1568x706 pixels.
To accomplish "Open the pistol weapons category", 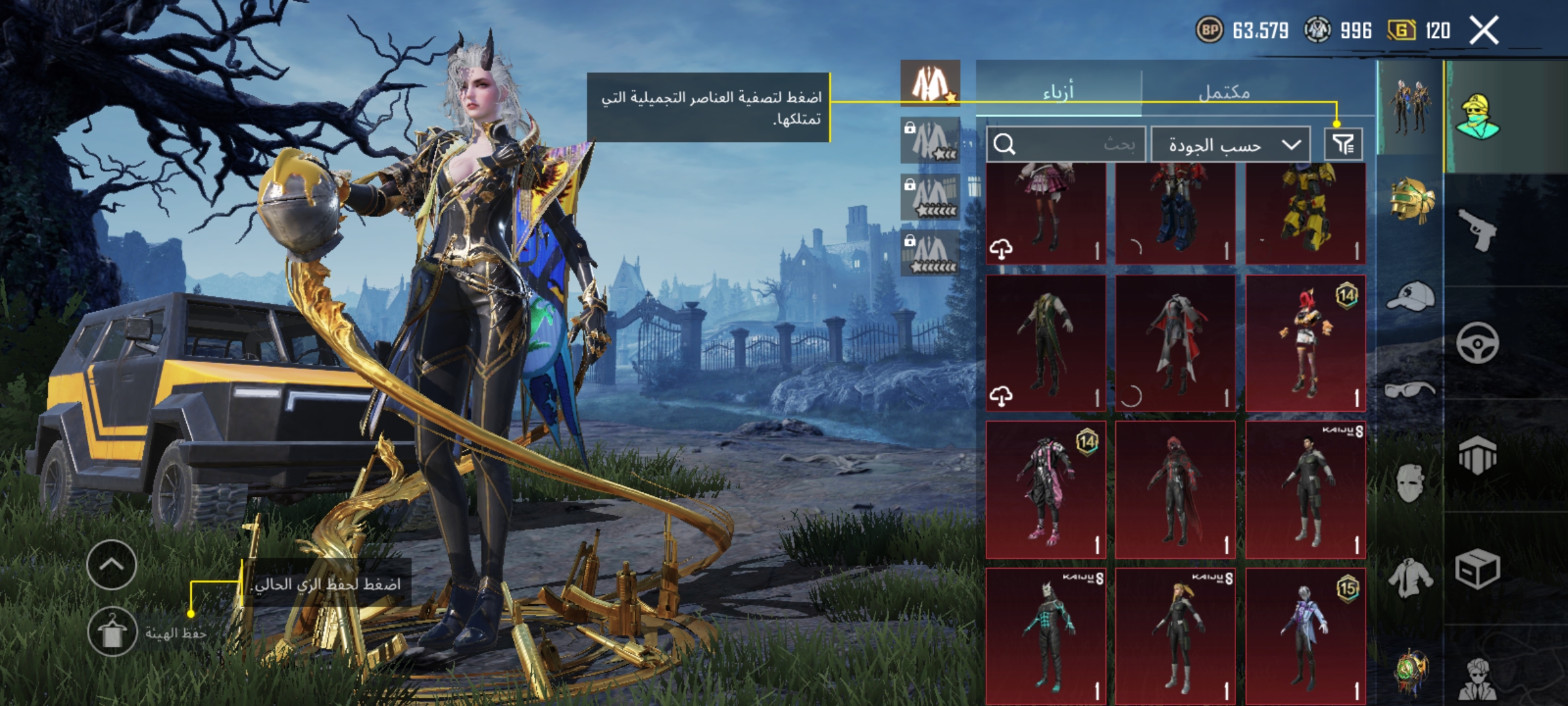I will tap(1478, 229).
